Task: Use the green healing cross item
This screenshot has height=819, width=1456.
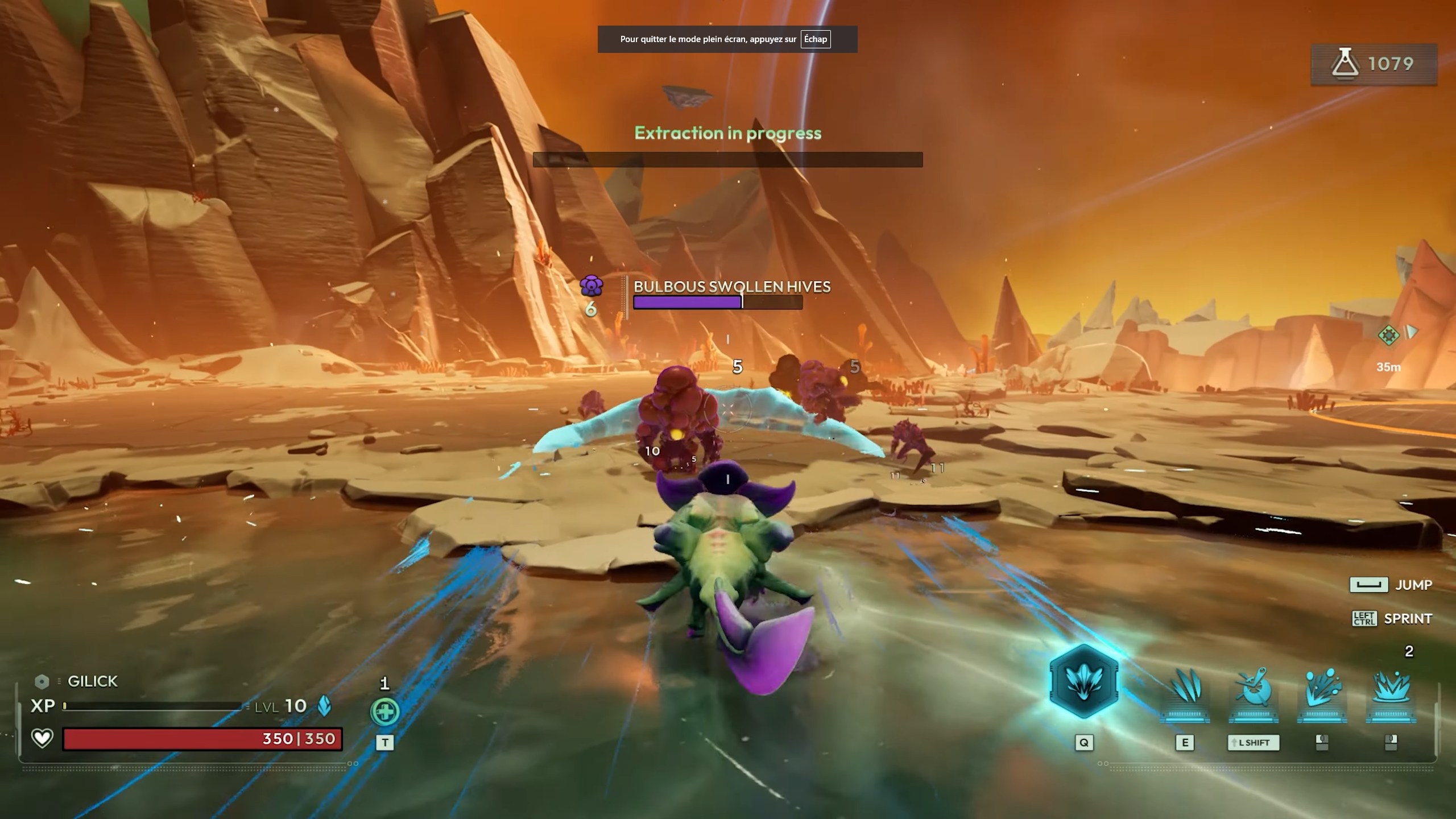Action: 385,712
